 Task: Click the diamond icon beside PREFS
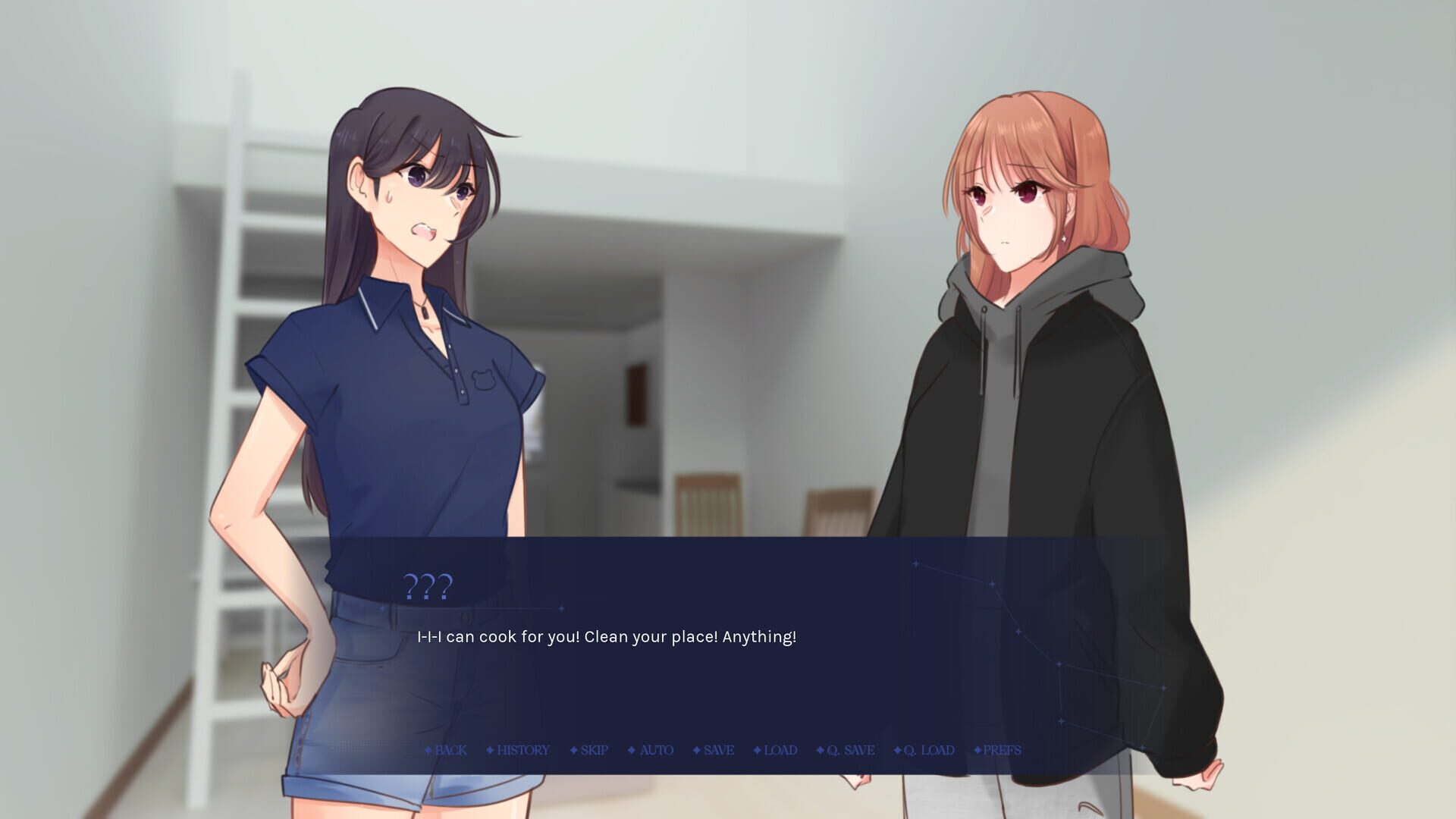(977, 750)
